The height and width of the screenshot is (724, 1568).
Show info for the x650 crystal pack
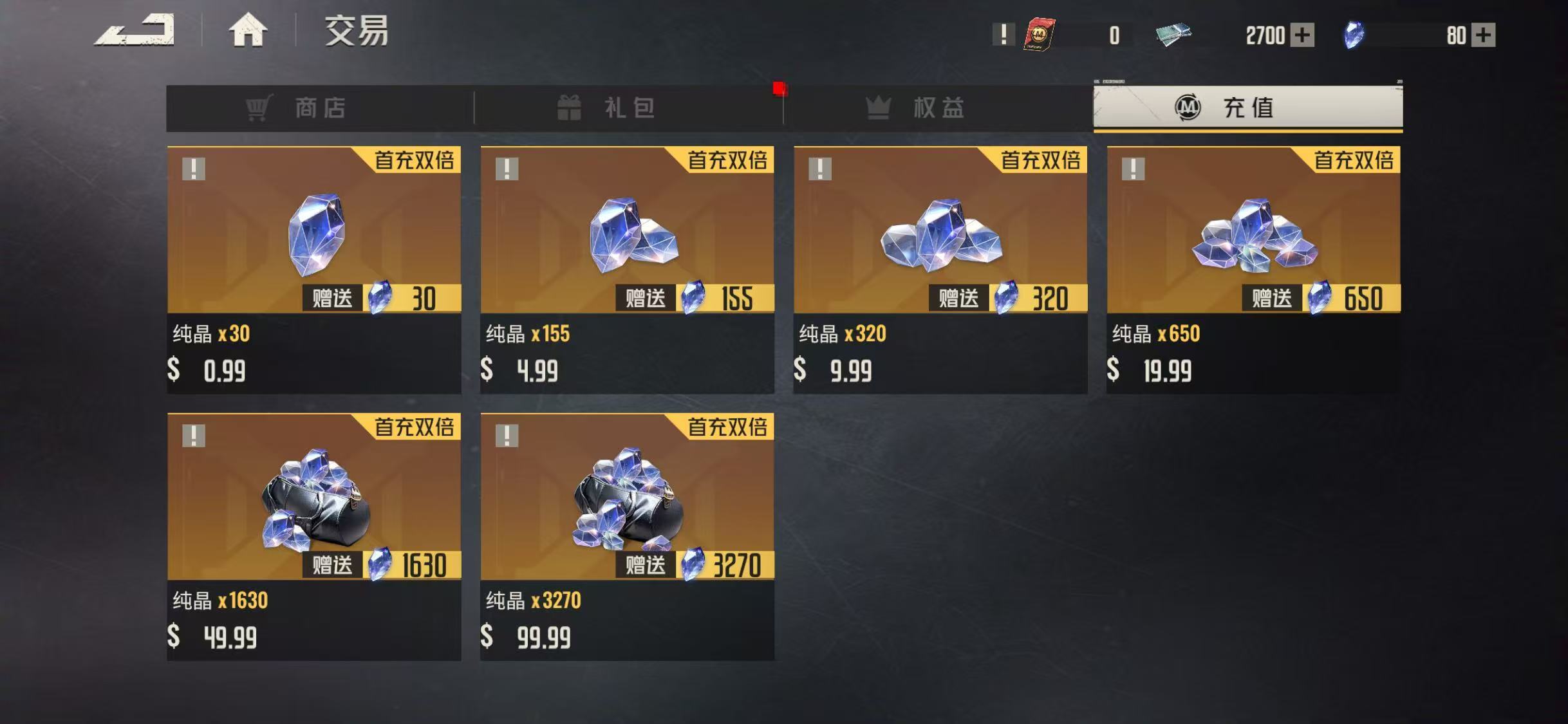tap(1133, 169)
